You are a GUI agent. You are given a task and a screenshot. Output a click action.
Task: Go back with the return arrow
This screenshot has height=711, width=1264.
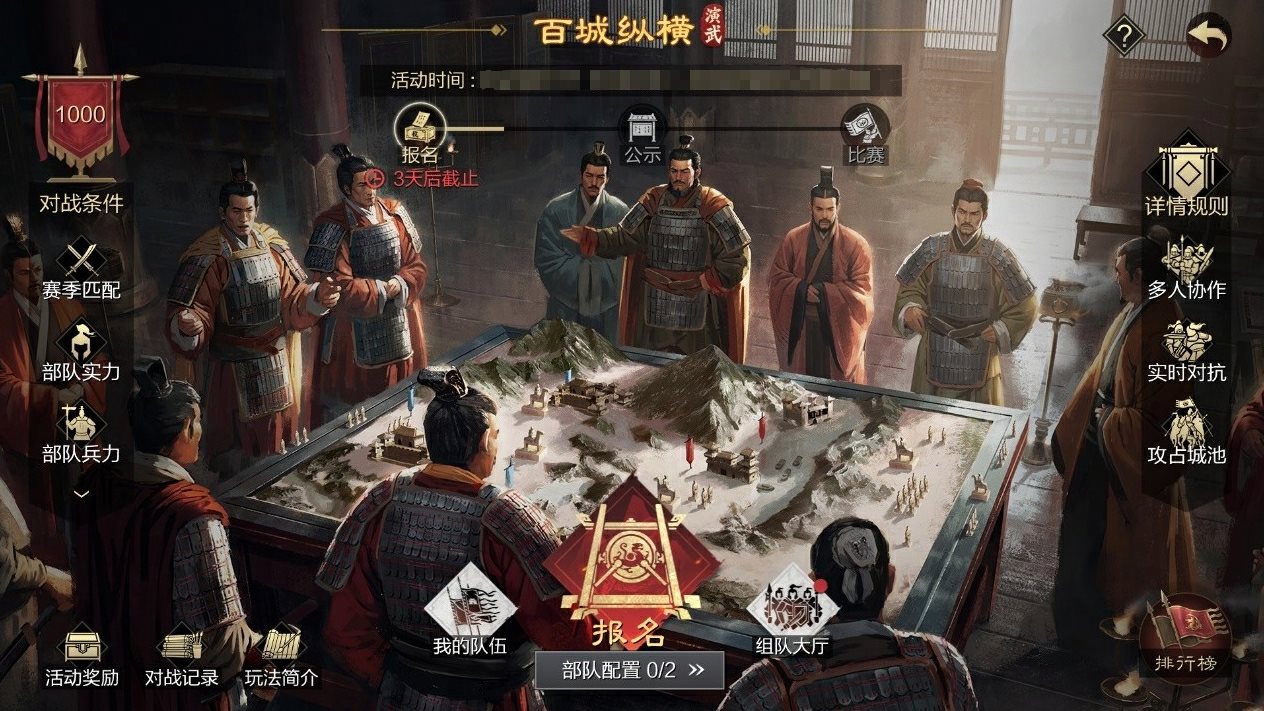1208,36
